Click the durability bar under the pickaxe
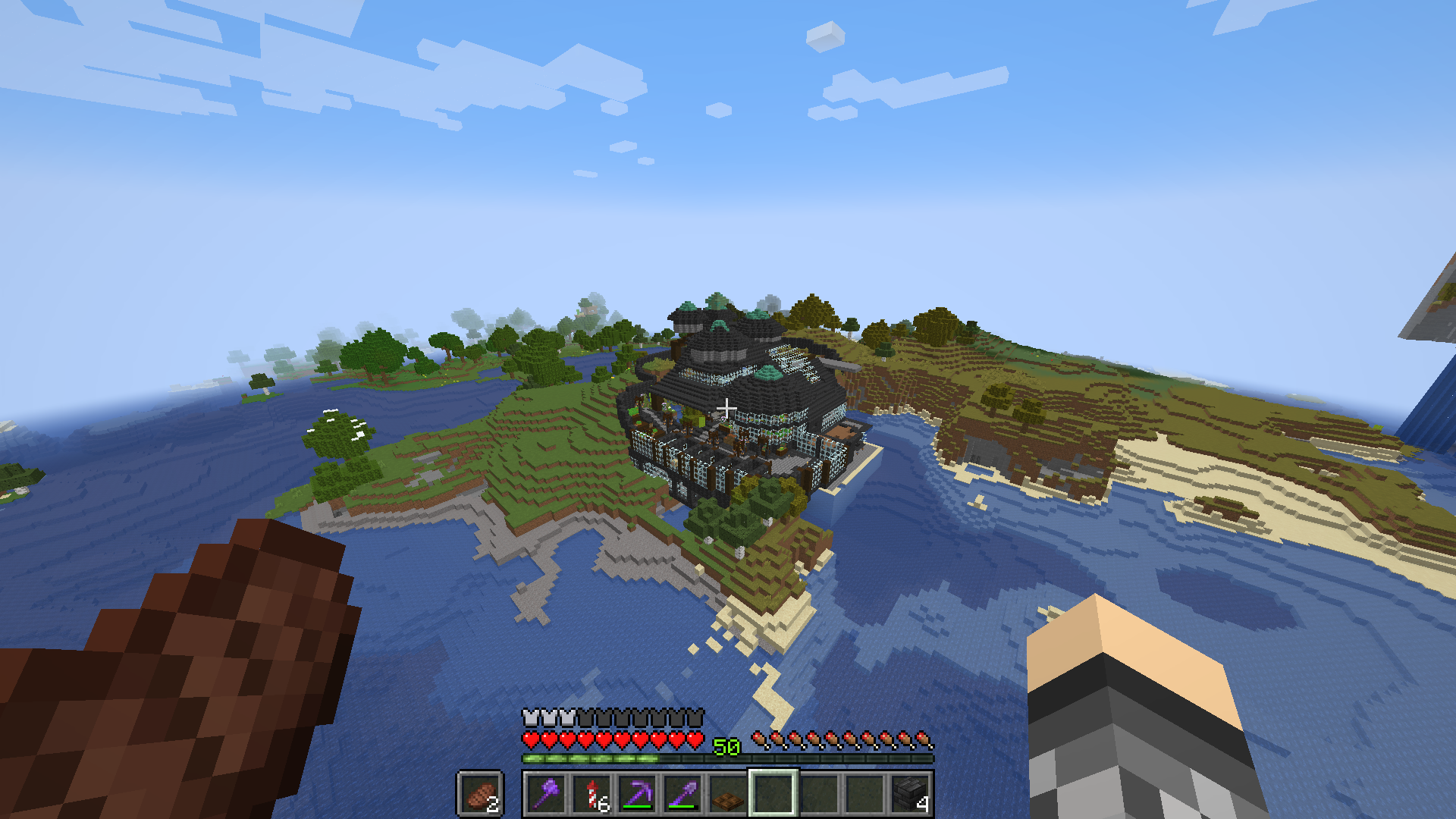The width and height of the screenshot is (1456, 819). tap(637, 807)
